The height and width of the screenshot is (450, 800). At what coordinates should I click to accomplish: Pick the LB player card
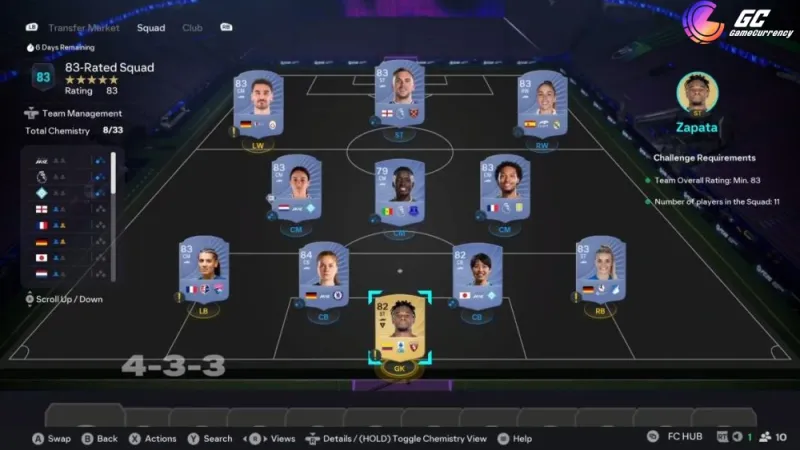[x=204, y=269]
